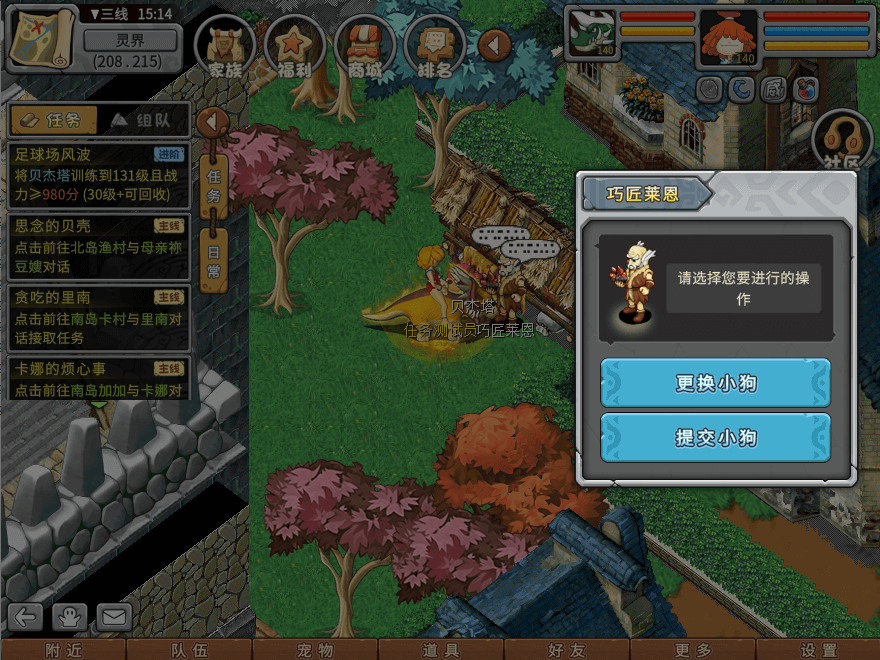Open the mail envelope icon
880x660 pixels.
(114, 617)
